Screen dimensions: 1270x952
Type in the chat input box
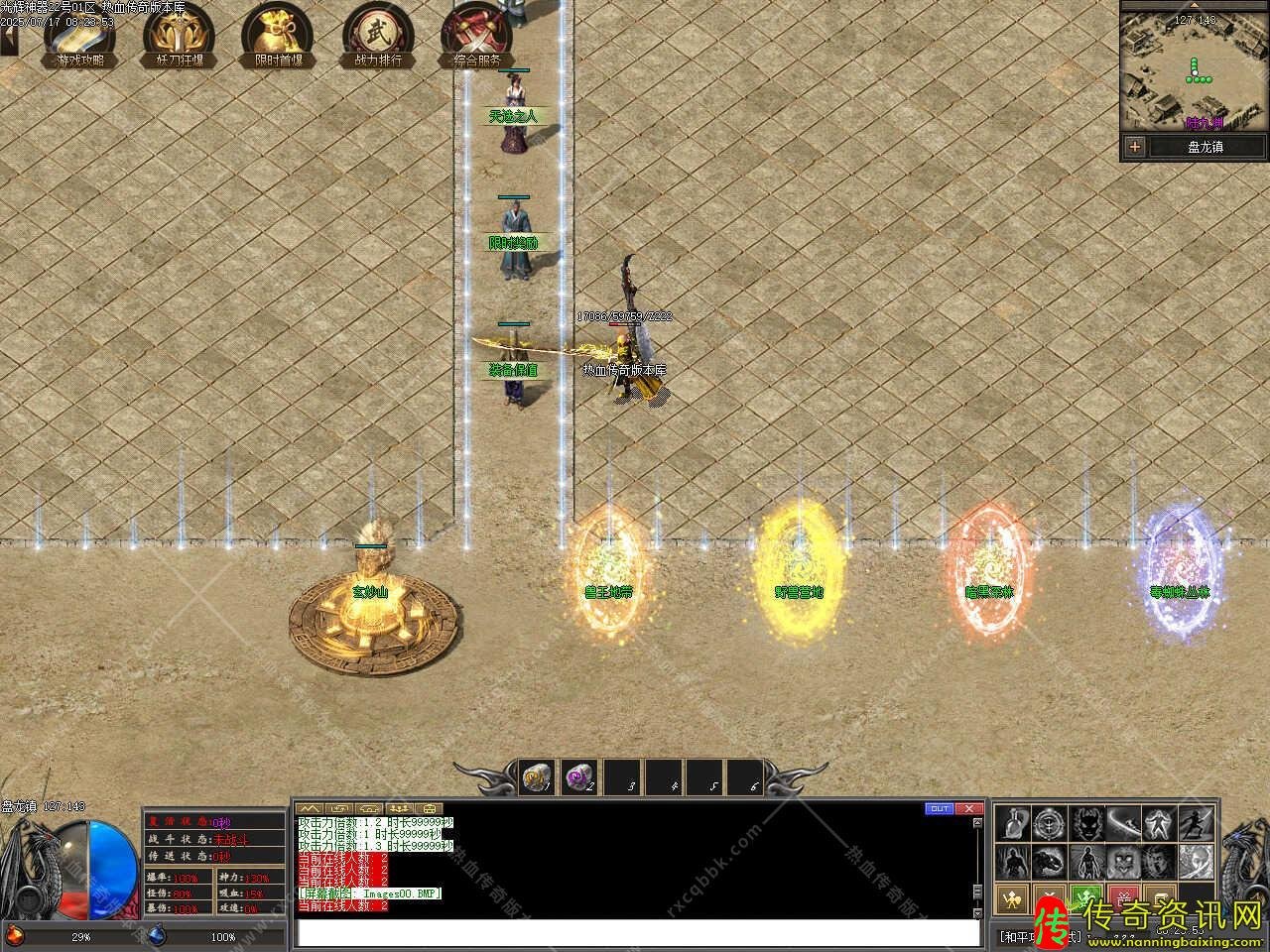(x=635, y=933)
